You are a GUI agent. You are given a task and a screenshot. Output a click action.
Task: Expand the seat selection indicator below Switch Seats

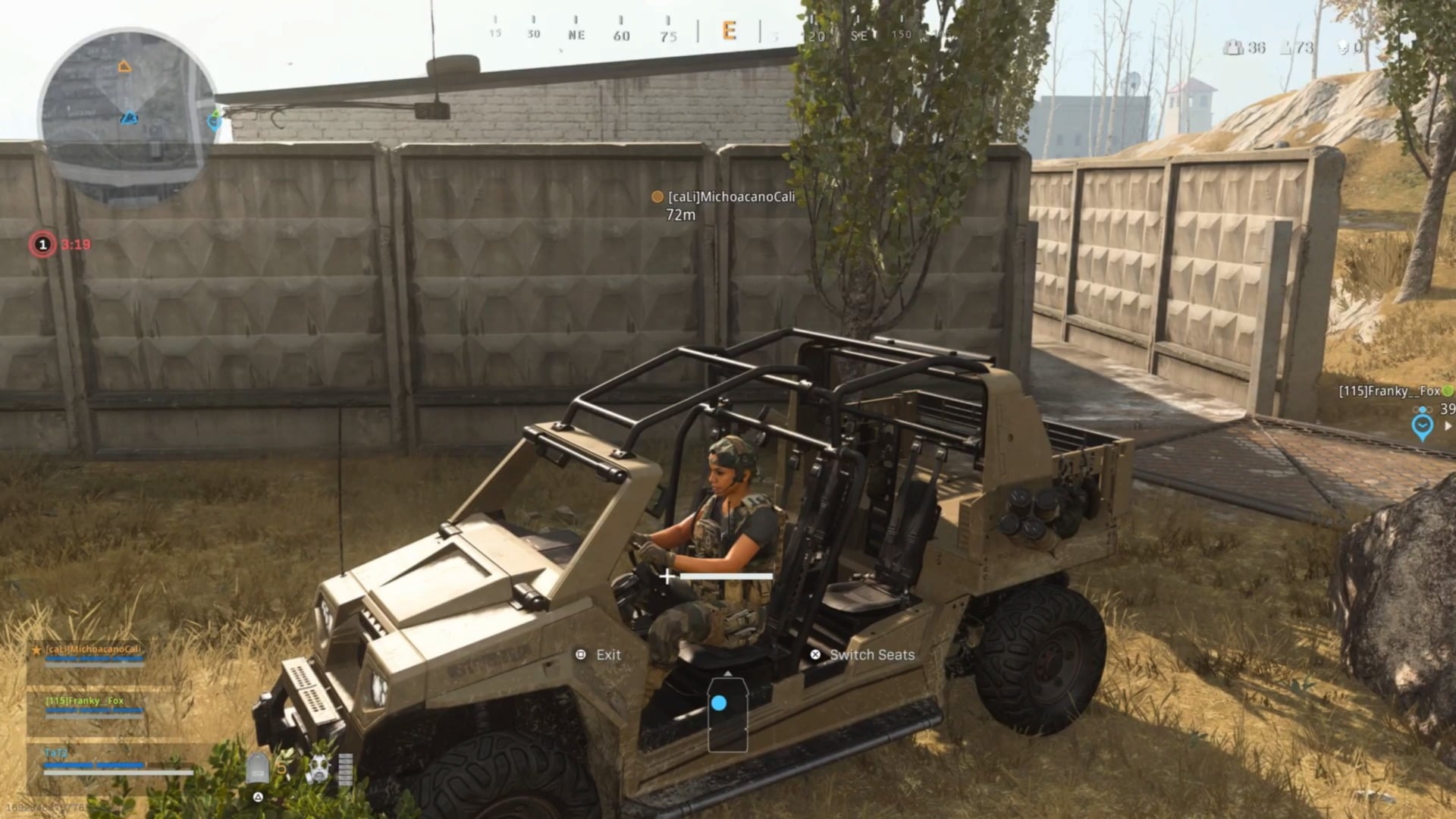[726, 713]
